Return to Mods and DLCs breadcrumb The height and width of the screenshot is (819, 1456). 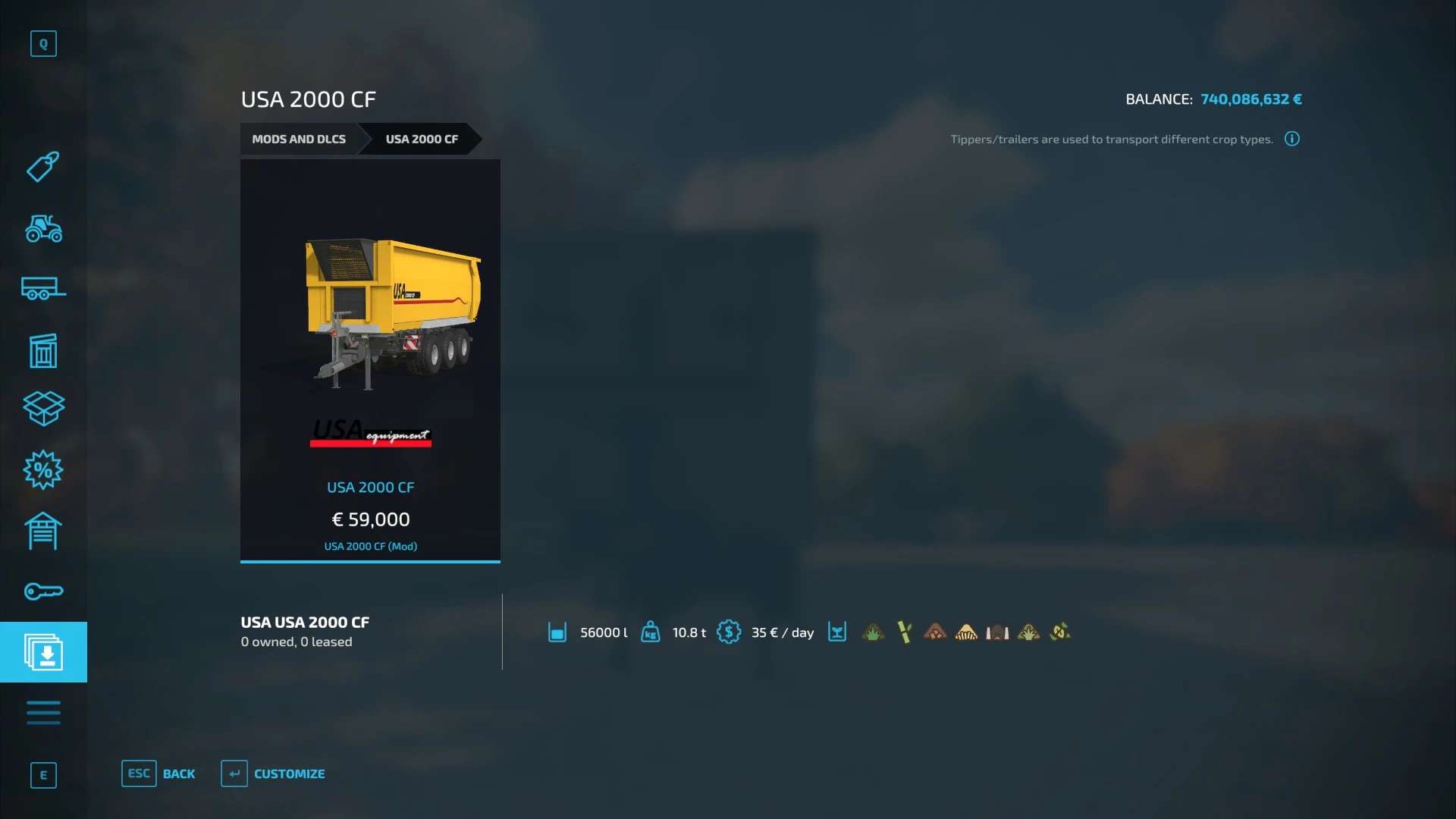tap(299, 140)
